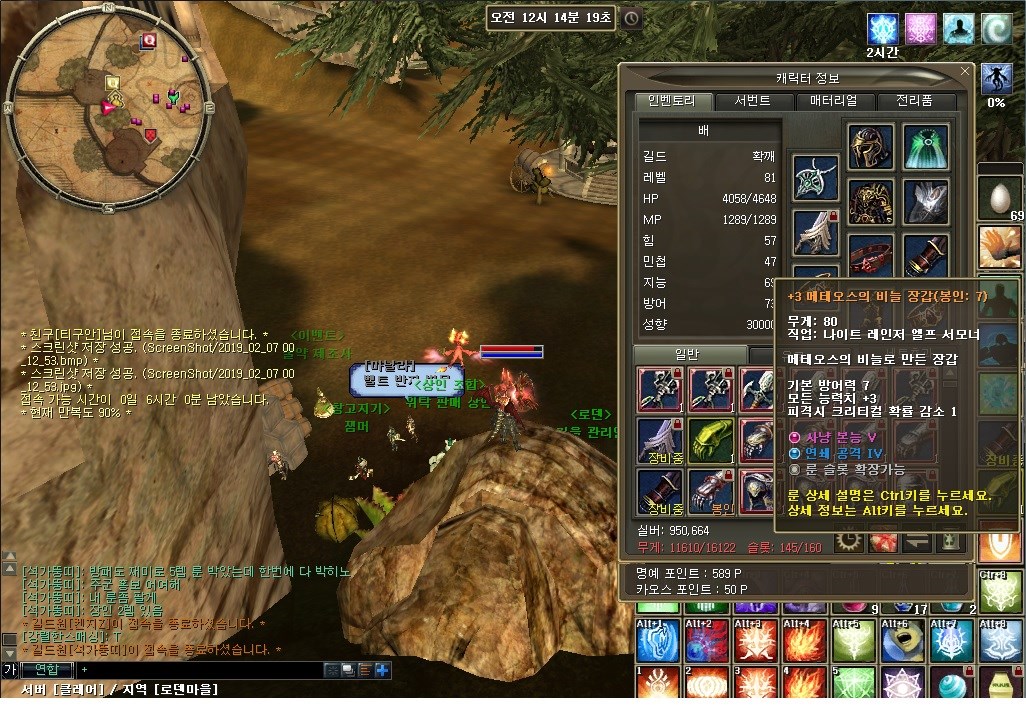The image size is (1026, 711).
Task: Select the 일반 inventory bag tab
Action: pos(690,355)
